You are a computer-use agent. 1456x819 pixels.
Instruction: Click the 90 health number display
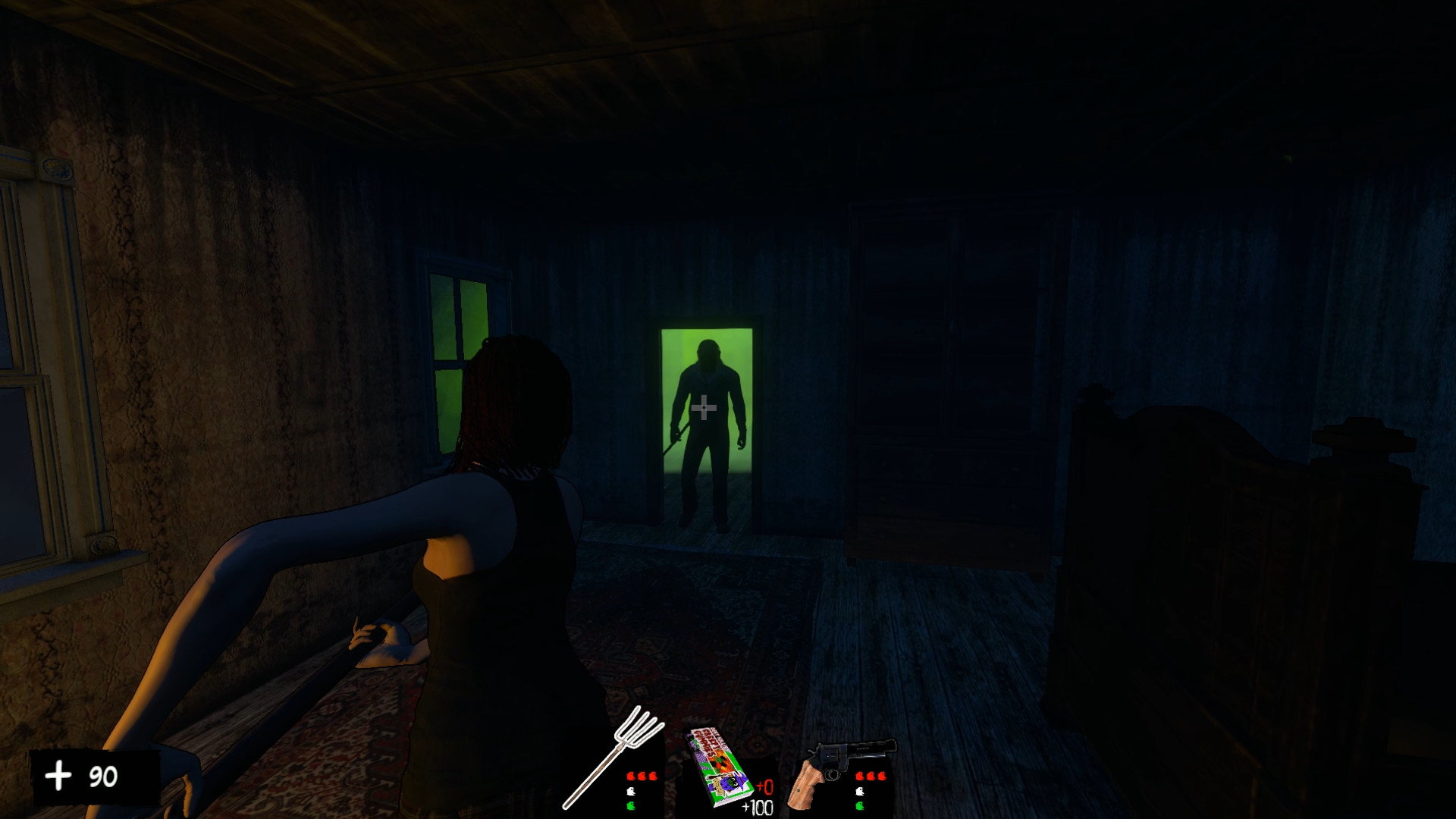(103, 776)
